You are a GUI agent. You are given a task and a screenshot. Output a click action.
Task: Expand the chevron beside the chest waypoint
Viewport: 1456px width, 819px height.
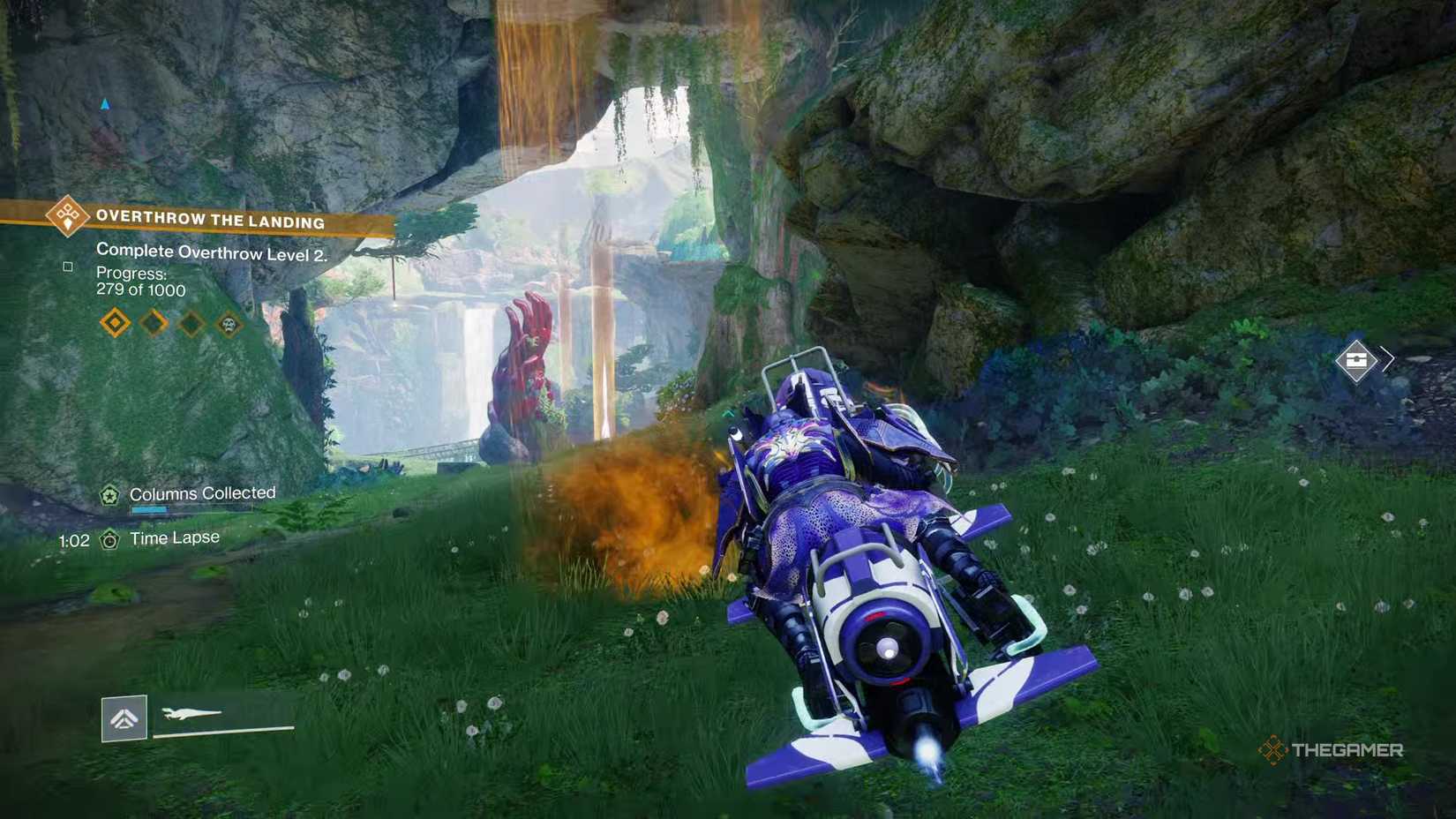click(1385, 359)
